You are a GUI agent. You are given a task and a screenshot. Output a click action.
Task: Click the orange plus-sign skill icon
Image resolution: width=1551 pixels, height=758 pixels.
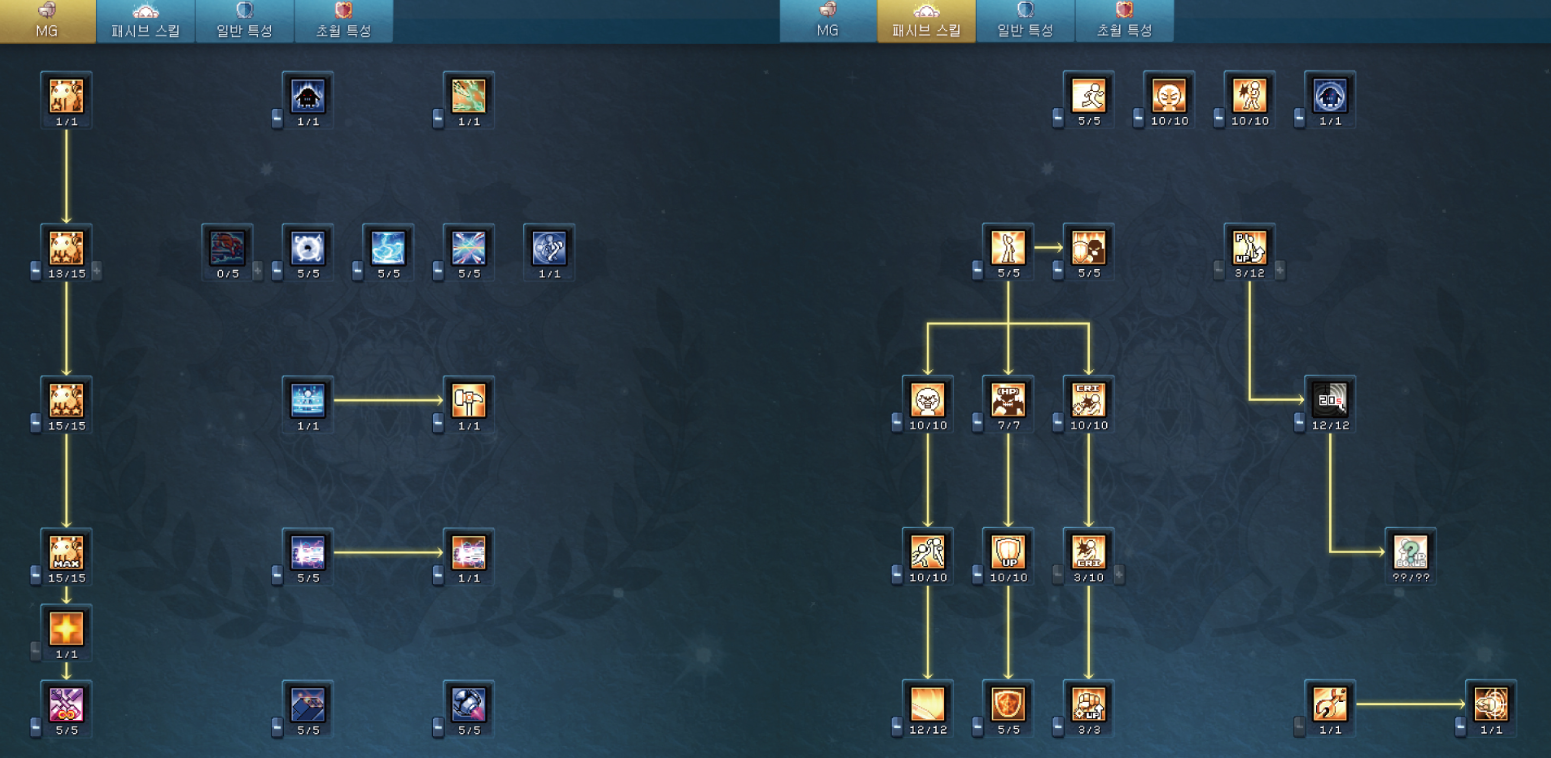pos(67,628)
